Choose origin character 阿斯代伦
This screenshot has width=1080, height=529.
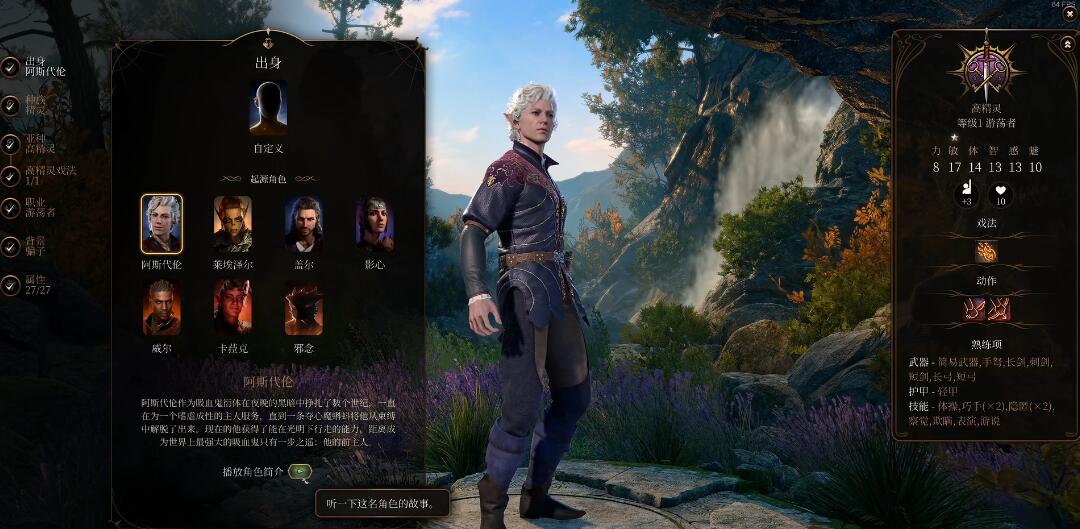161,224
